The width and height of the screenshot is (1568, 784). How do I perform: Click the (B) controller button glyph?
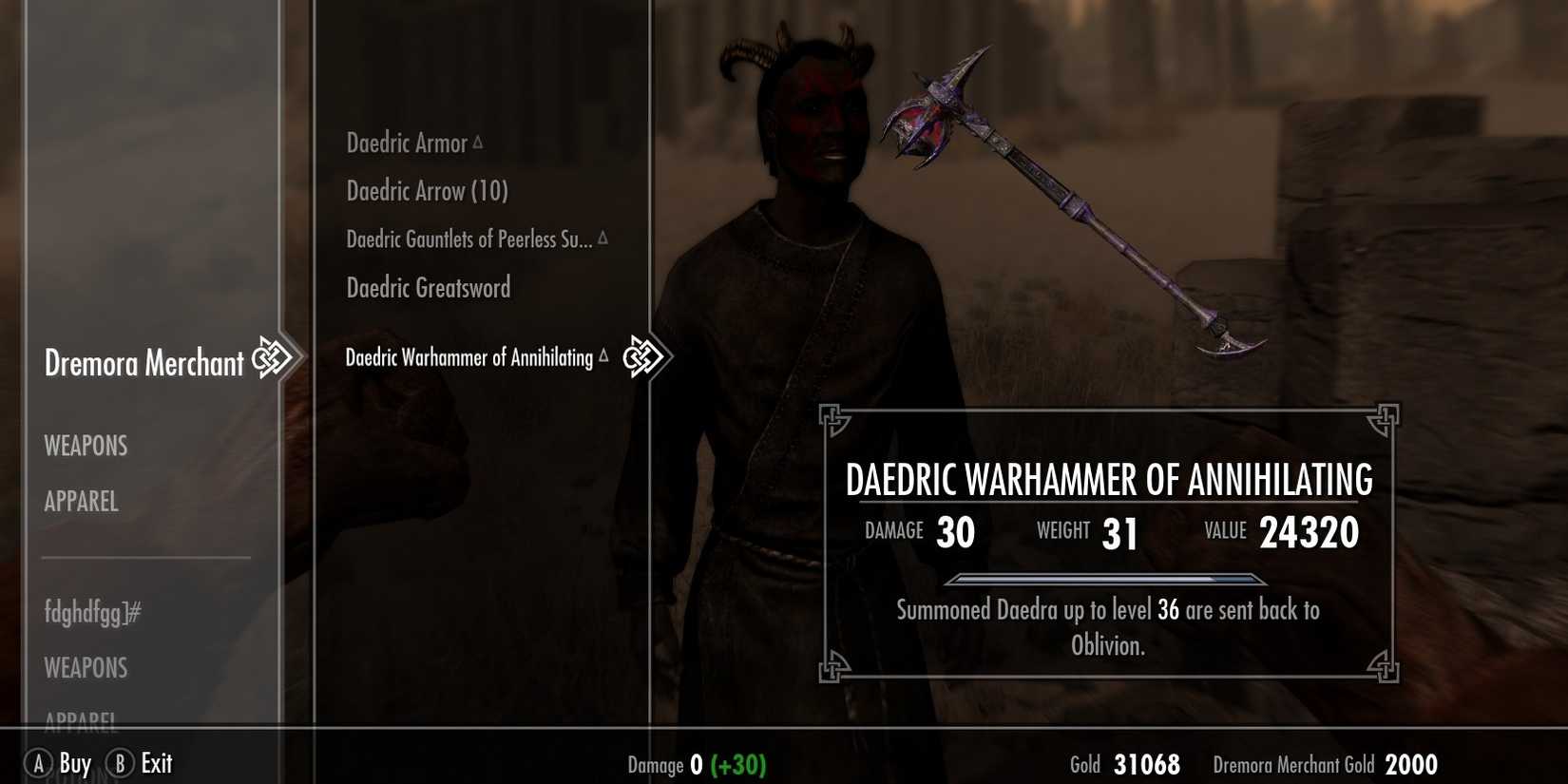122,762
